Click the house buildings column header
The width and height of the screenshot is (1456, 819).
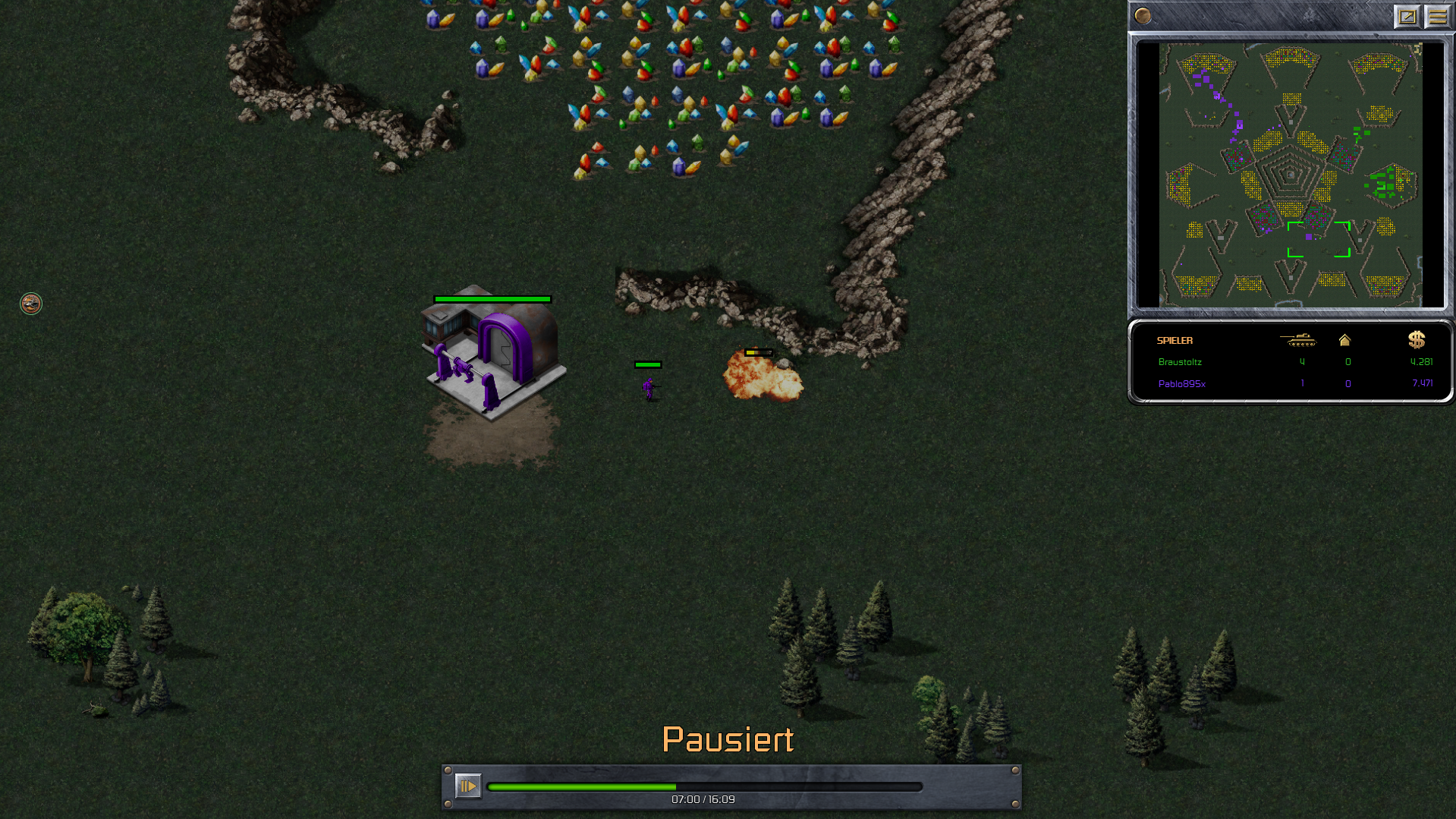(x=1344, y=340)
